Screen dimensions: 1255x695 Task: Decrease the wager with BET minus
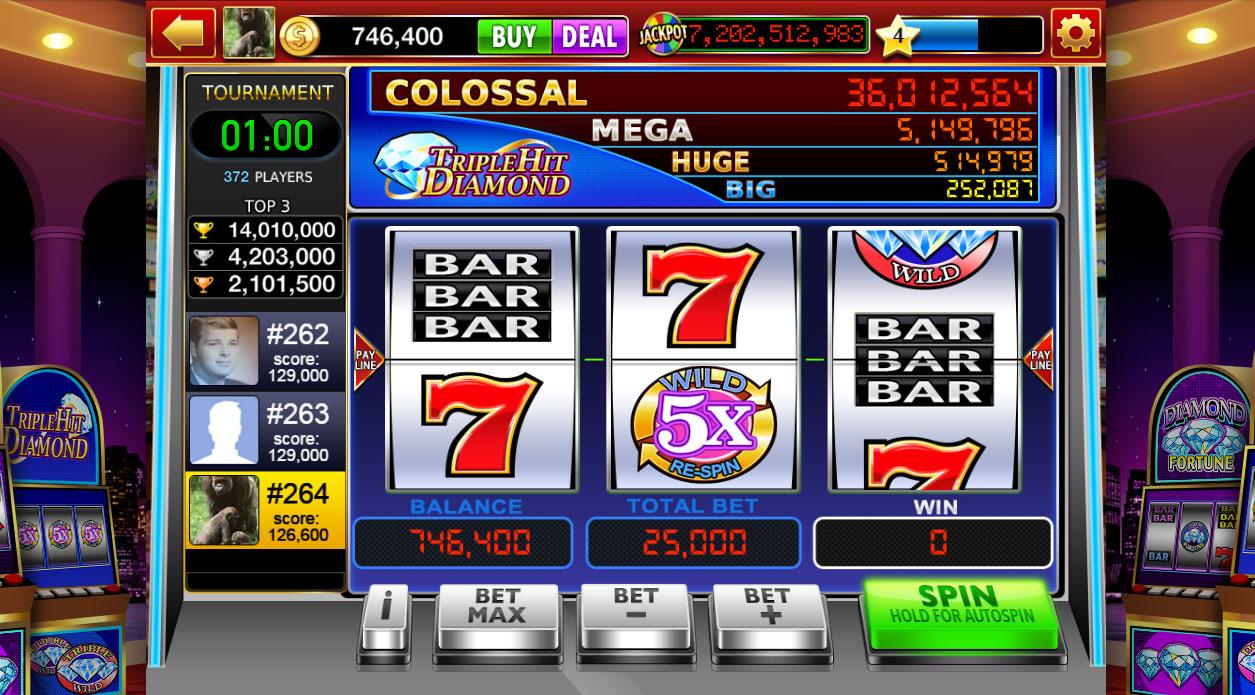[x=636, y=616]
